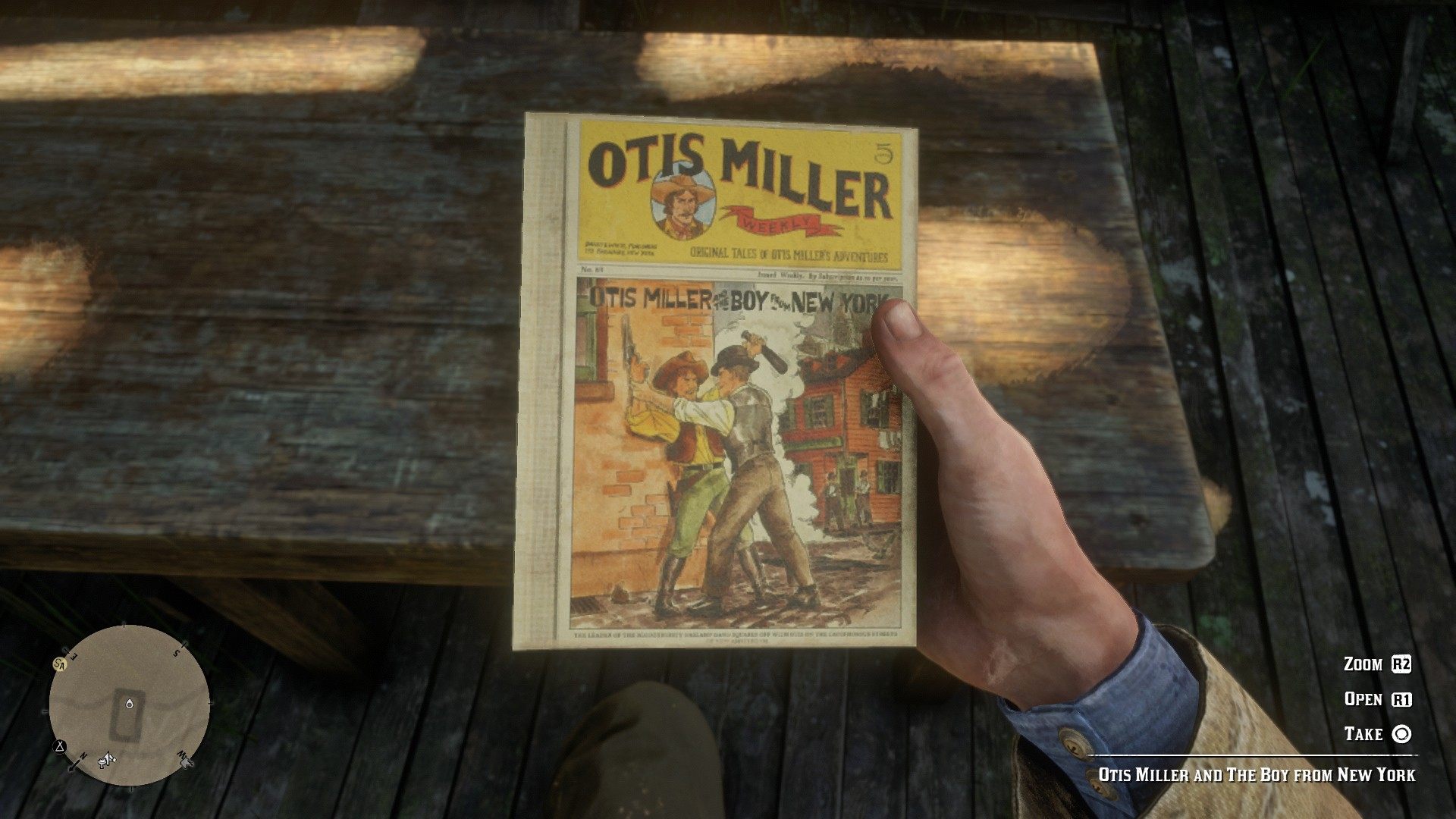Click the waypoint arrow on the minimap edge
Viewport: 1456px width, 819px height.
(x=72, y=764)
